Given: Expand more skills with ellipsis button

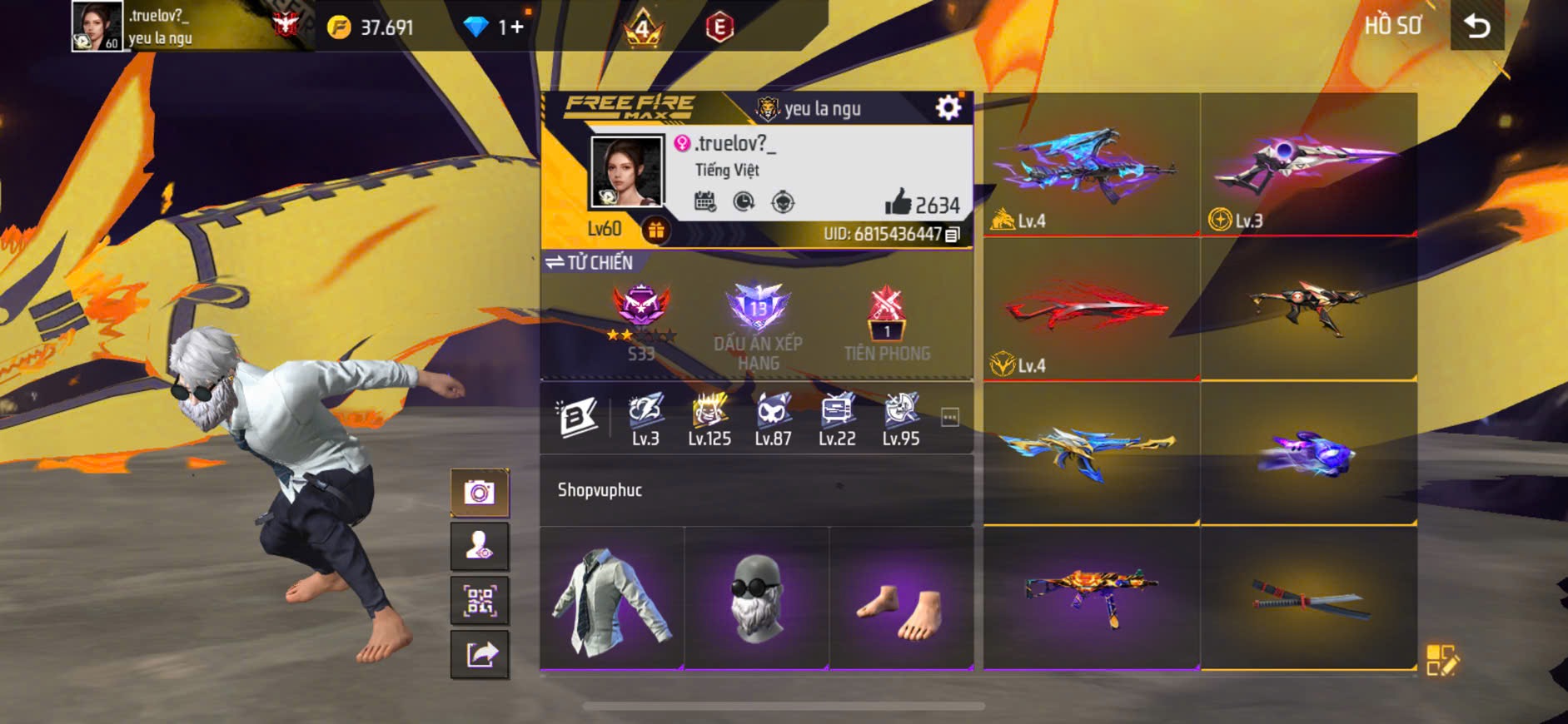Looking at the screenshot, I should 949,417.
